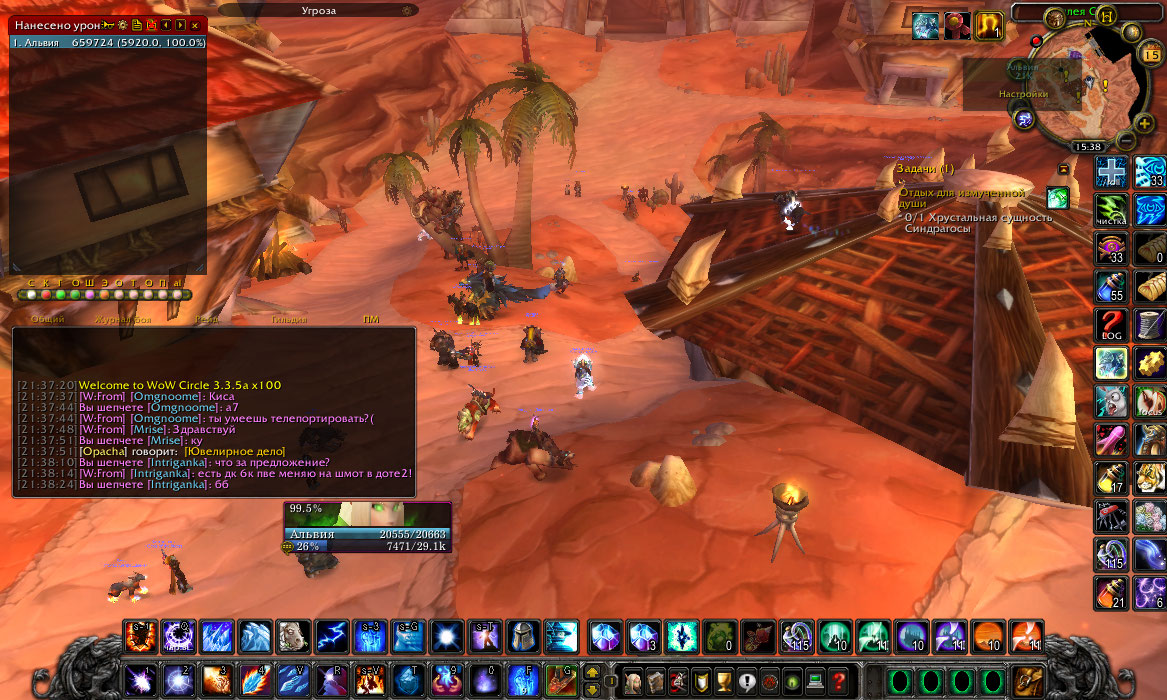Activate the knight helmet ability icon
This screenshot has height=700, width=1167.
[523, 636]
